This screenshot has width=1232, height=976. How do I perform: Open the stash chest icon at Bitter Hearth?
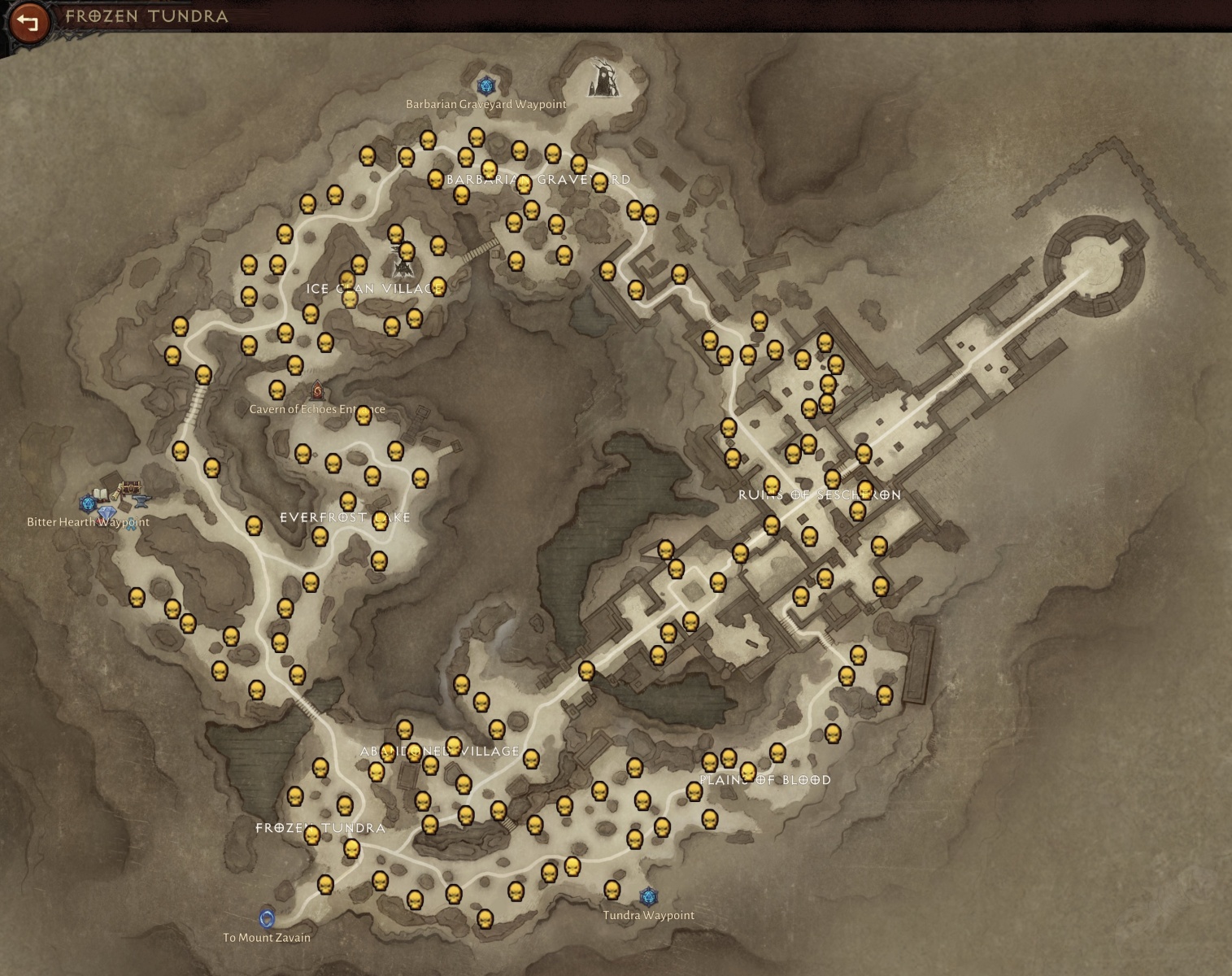coord(131,487)
